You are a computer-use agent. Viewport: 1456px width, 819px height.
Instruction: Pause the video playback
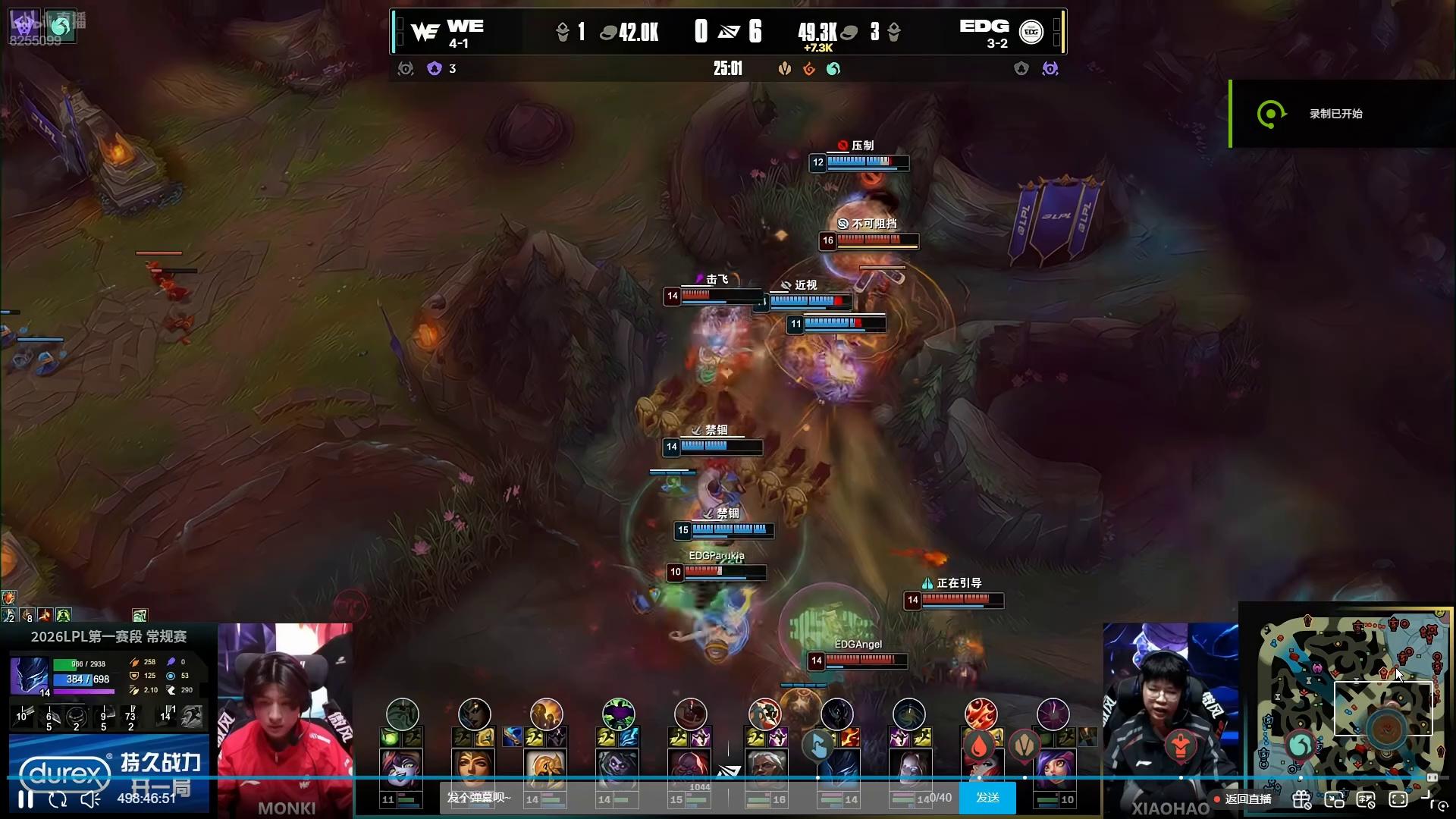(x=26, y=799)
